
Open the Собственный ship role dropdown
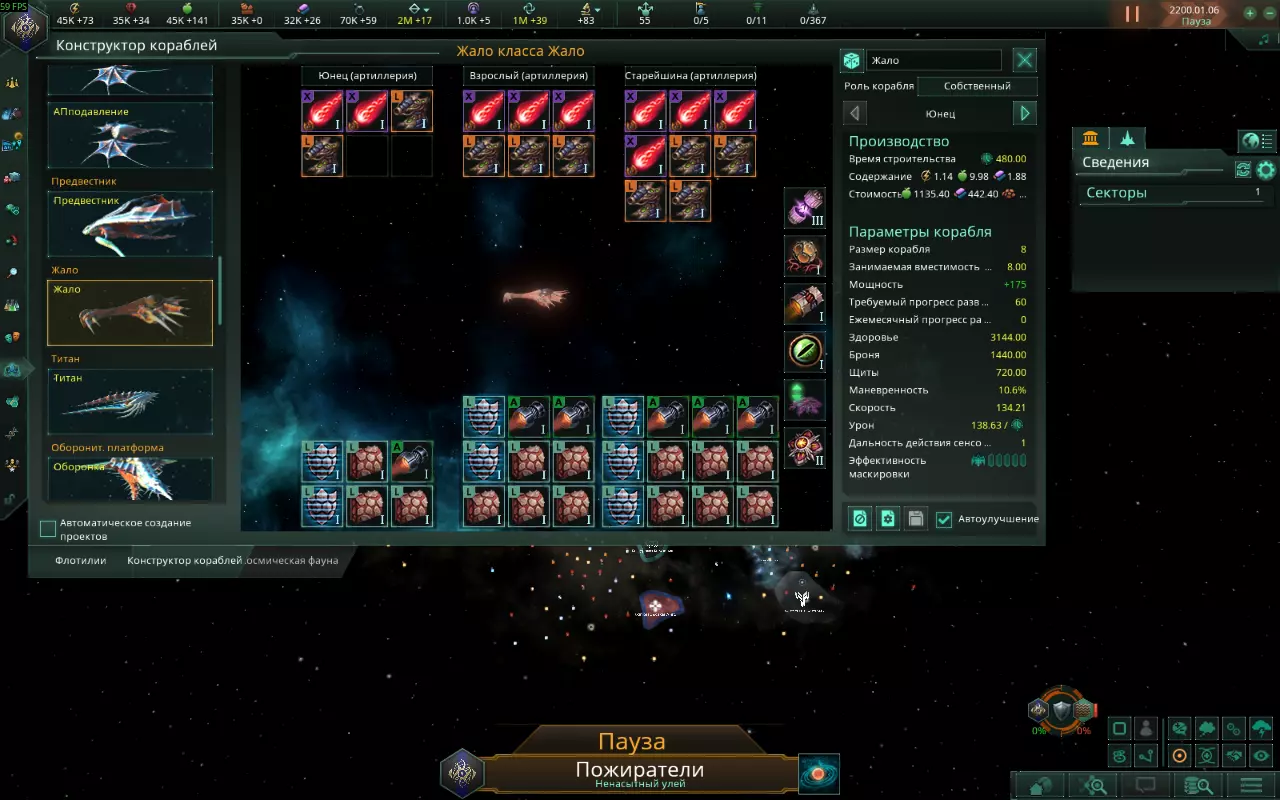(977, 86)
